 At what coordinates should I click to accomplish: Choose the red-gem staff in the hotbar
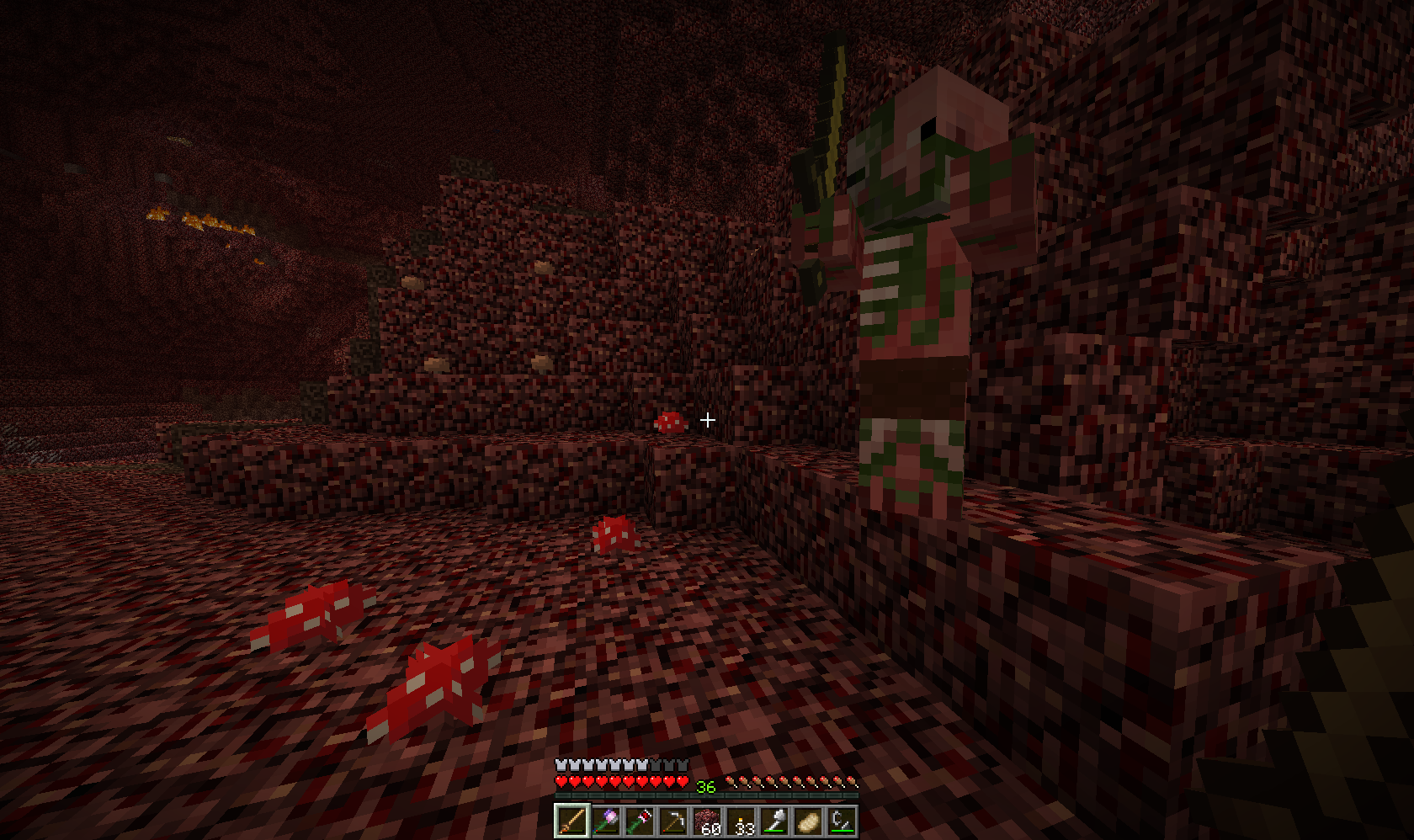[638, 821]
